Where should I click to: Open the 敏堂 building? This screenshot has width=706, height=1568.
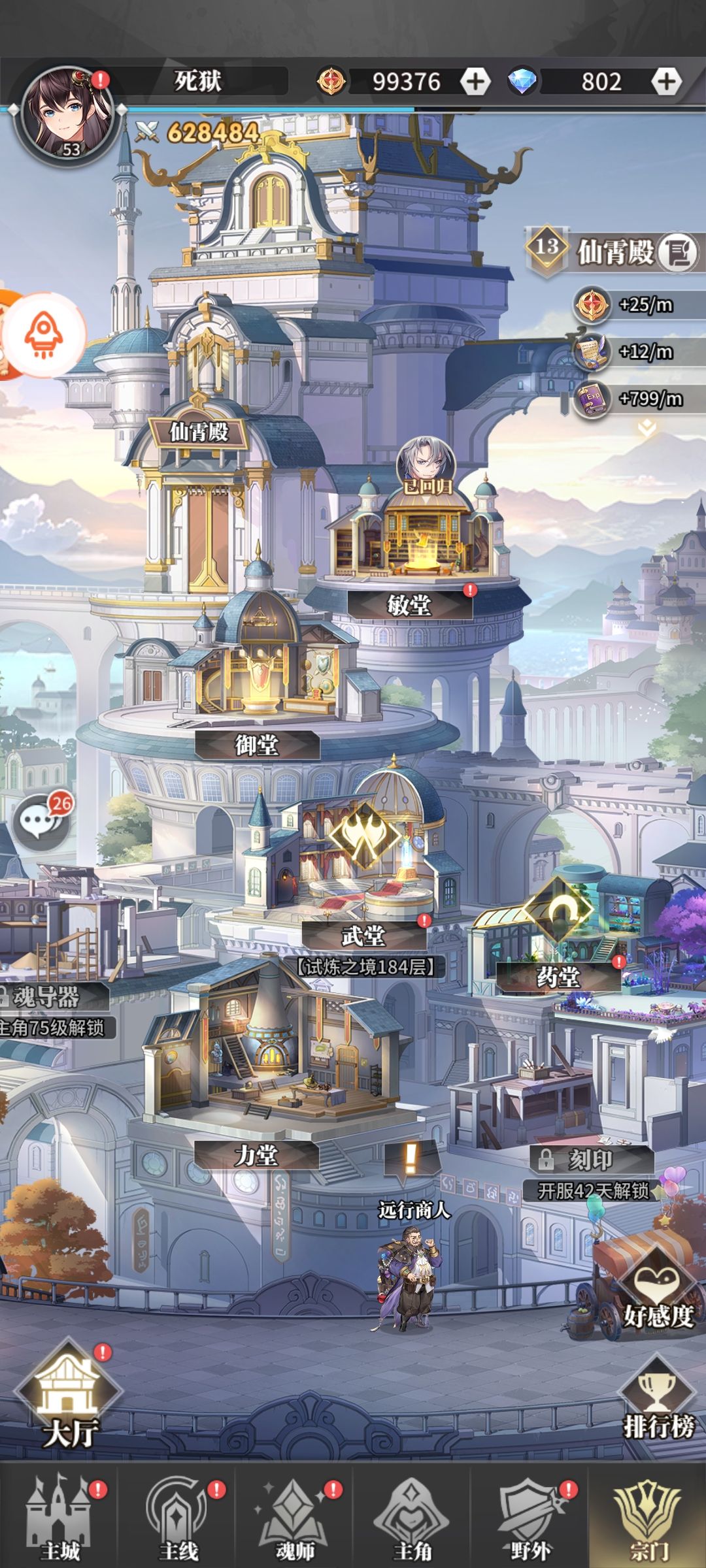coord(409,604)
